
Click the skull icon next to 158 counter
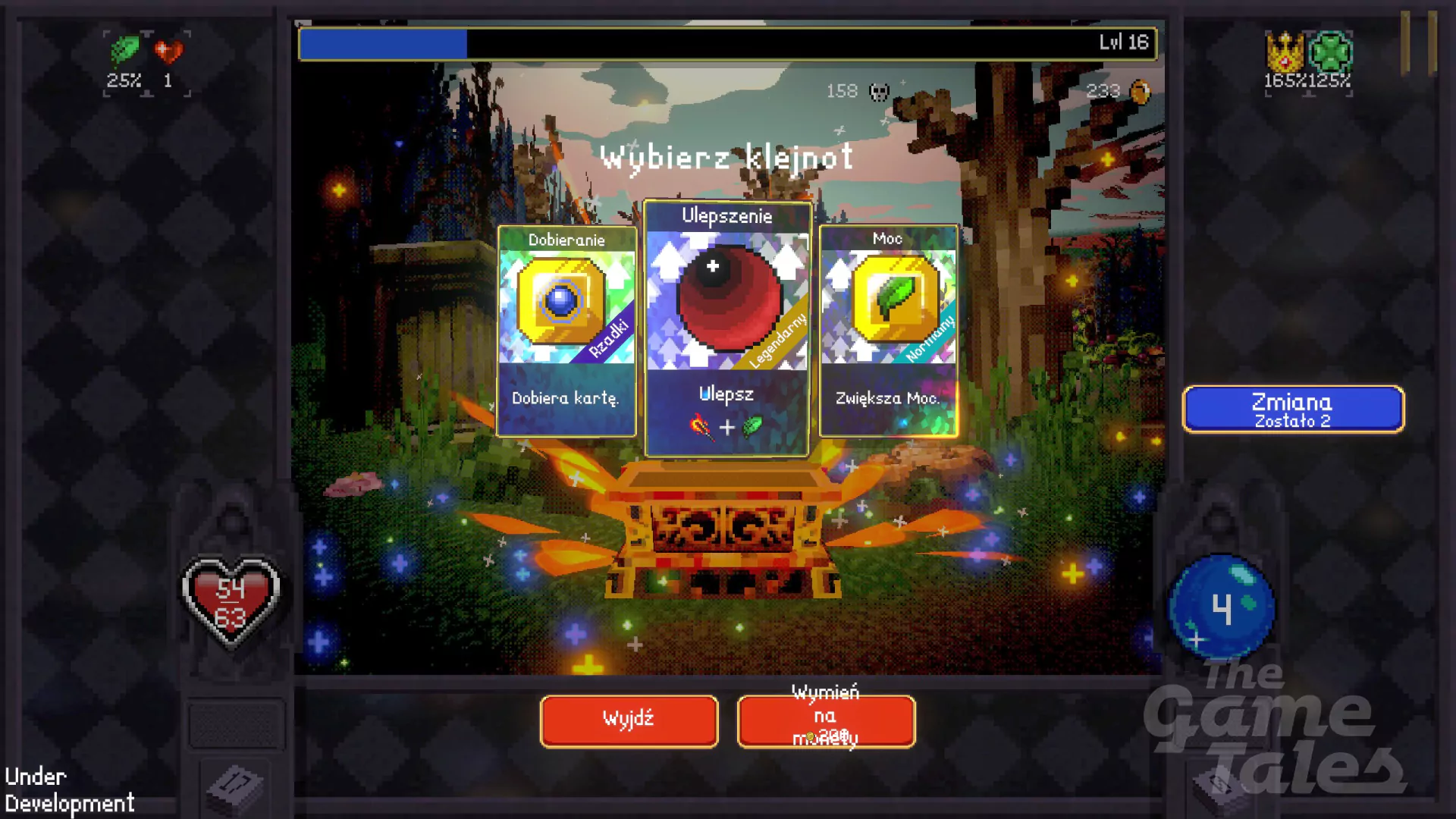[877, 92]
